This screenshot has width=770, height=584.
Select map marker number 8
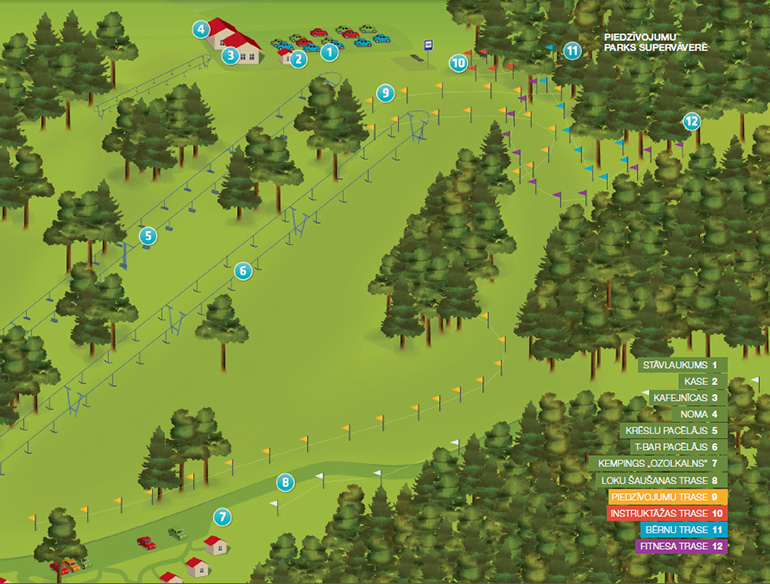[285, 482]
